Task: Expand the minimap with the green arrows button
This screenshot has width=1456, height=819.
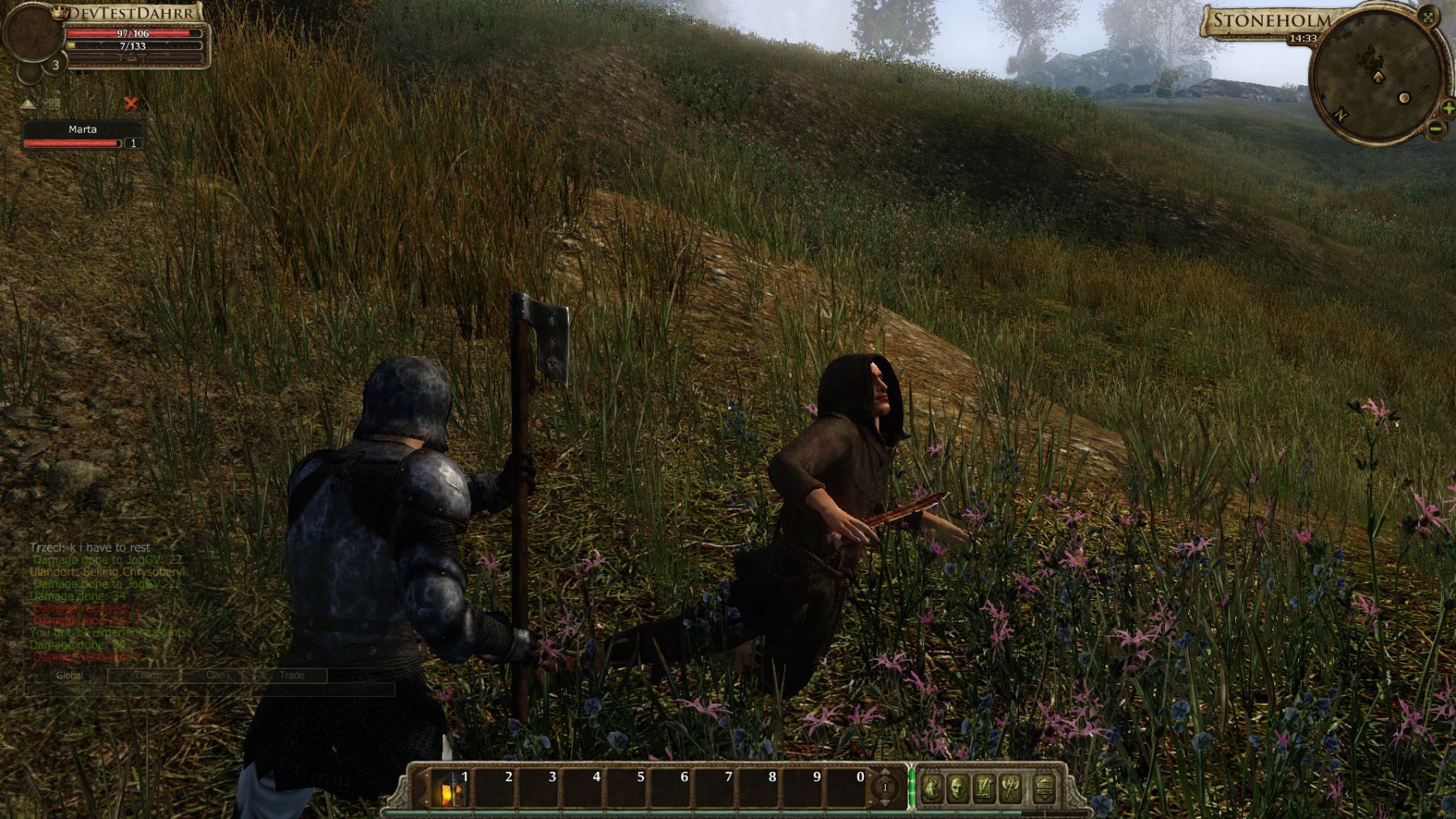Action: click(x=1428, y=17)
